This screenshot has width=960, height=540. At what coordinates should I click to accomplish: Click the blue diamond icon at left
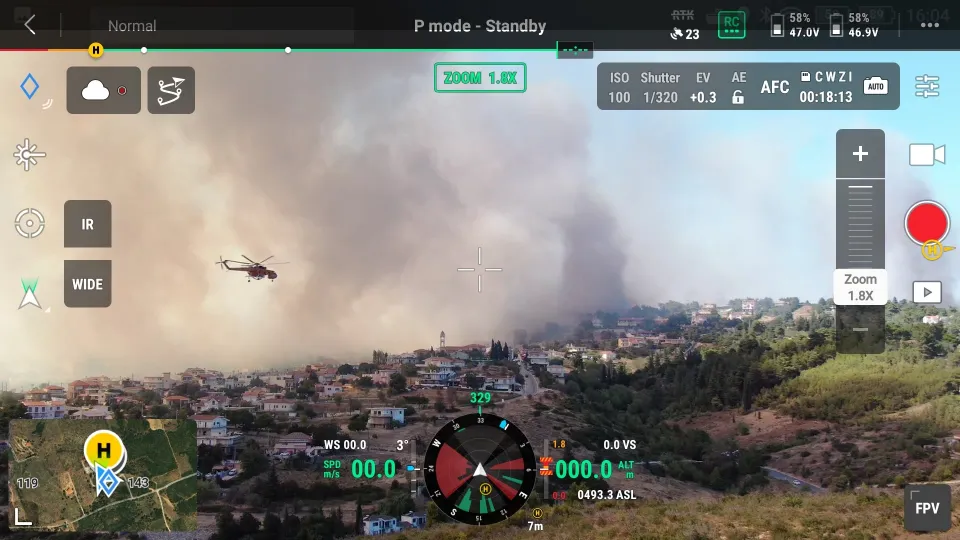point(30,87)
